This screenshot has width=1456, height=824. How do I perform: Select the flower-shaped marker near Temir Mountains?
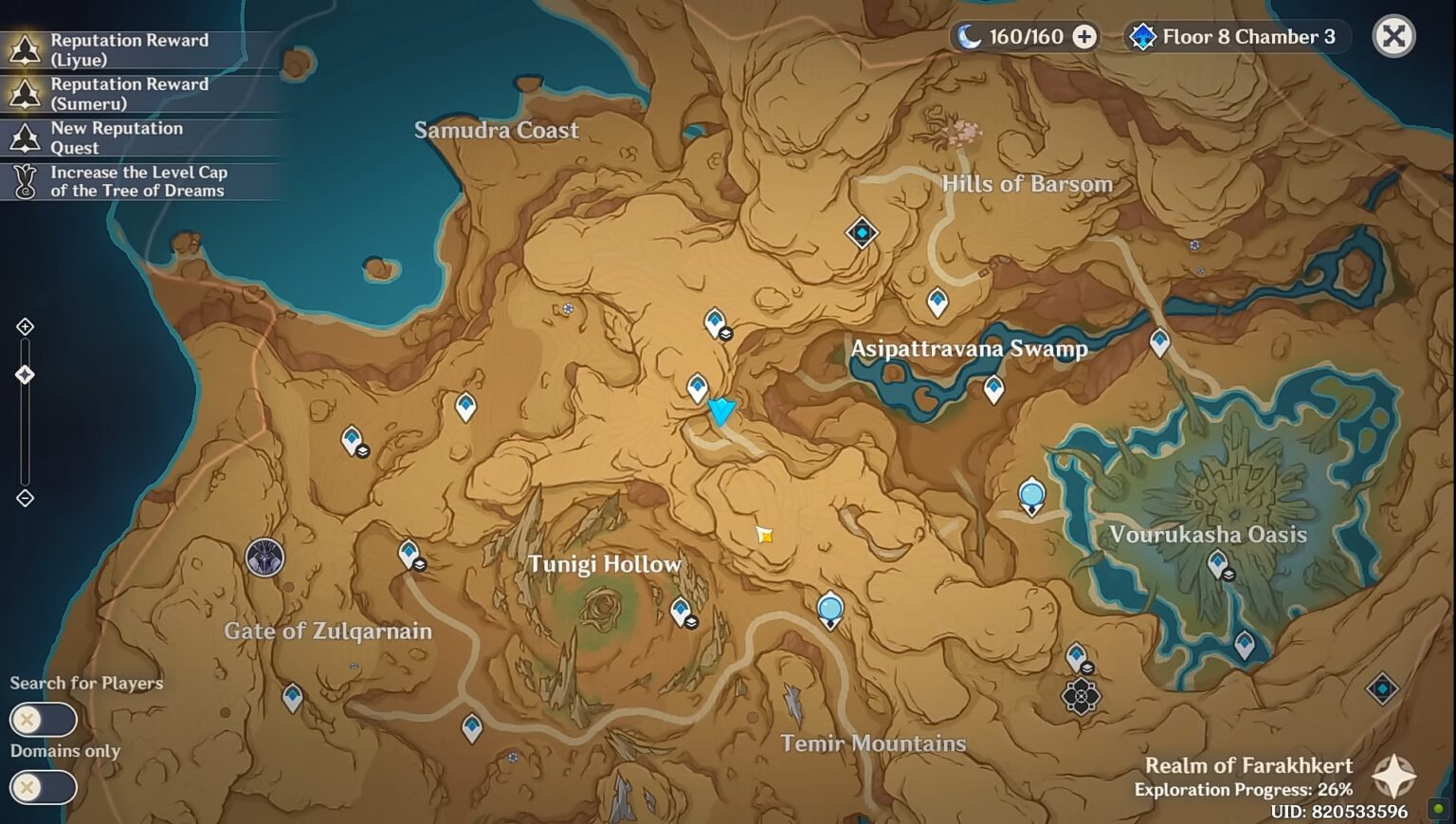pyautogui.click(x=1080, y=697)
